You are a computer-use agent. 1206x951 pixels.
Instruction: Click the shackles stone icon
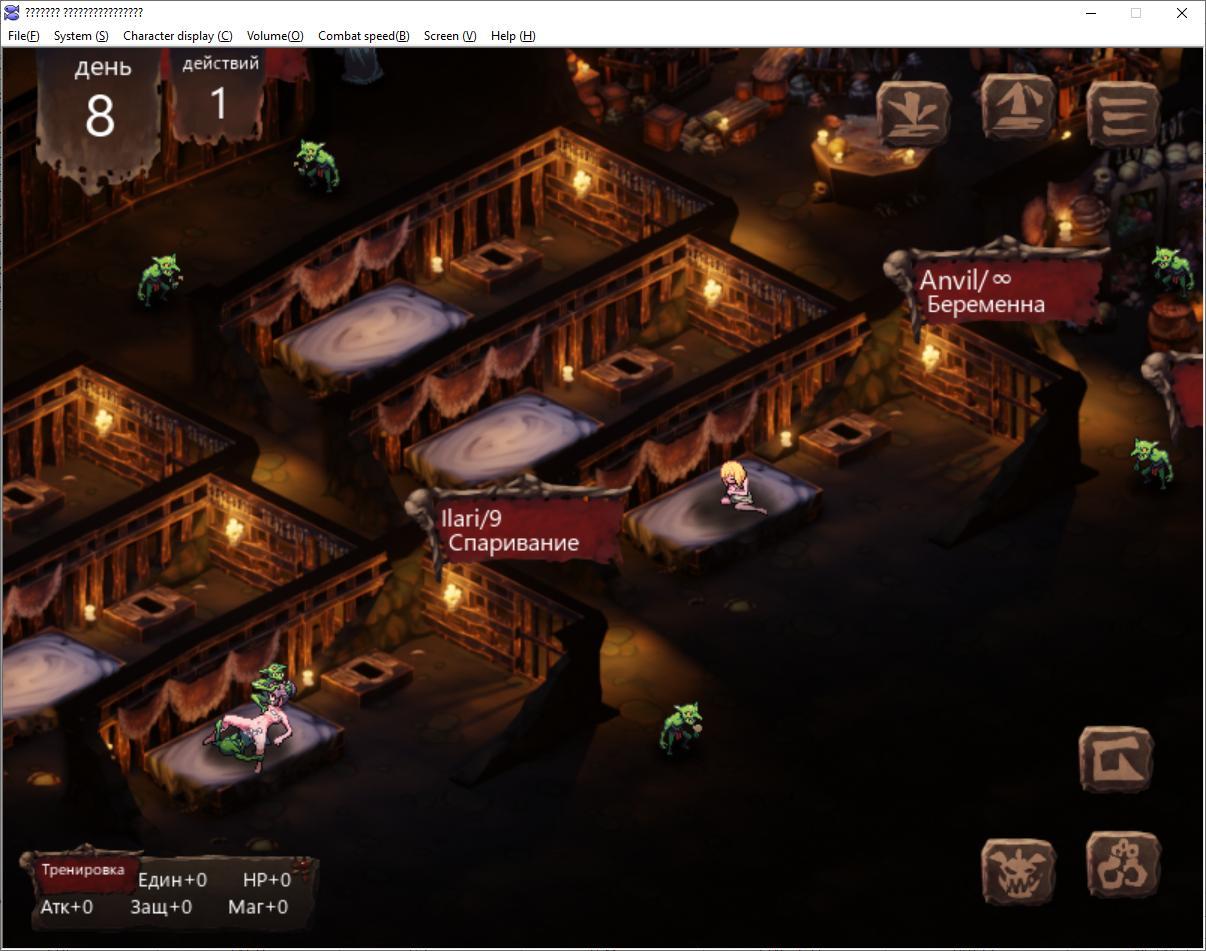tap(1123, 865)
